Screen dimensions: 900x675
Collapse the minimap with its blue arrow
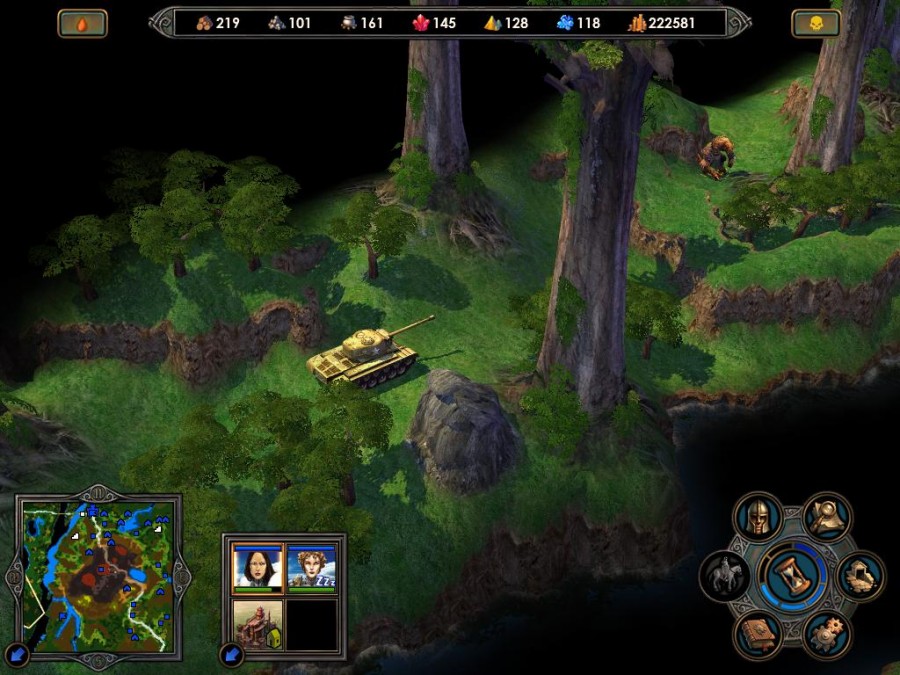pos(17,656)
